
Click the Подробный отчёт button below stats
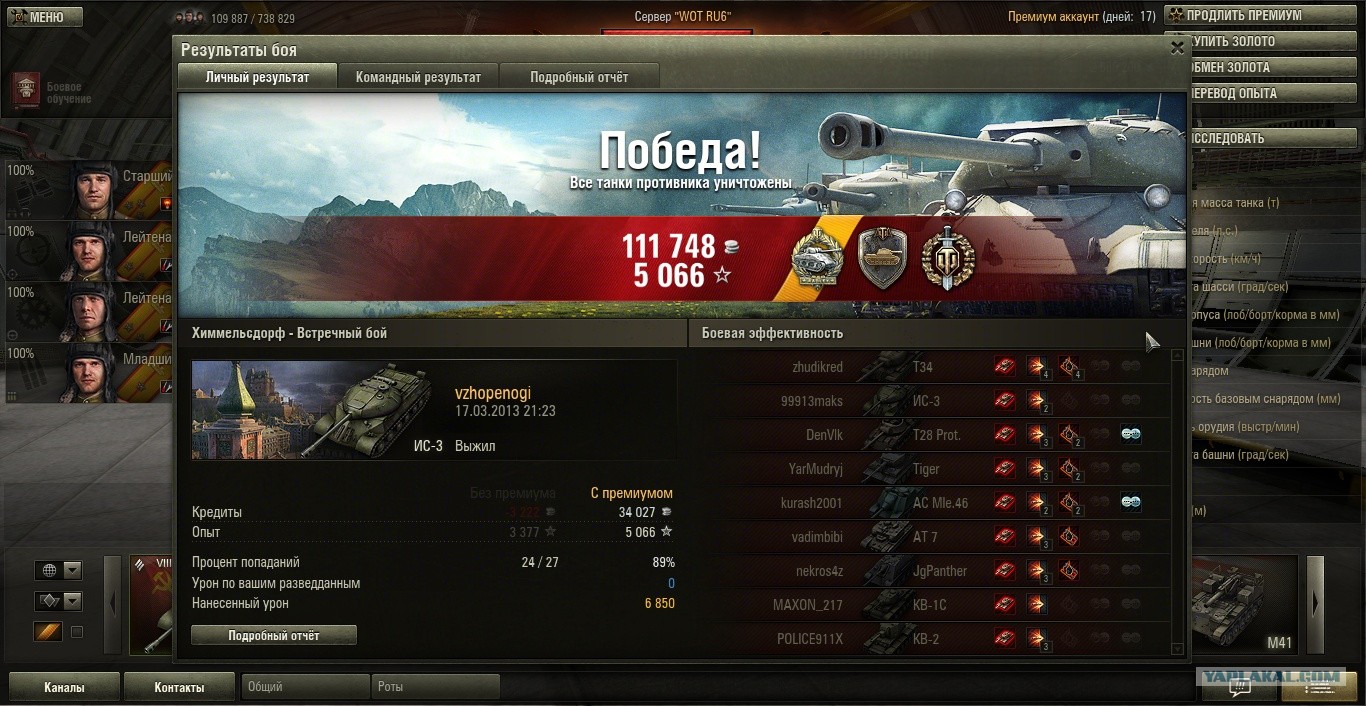[274, 635]
